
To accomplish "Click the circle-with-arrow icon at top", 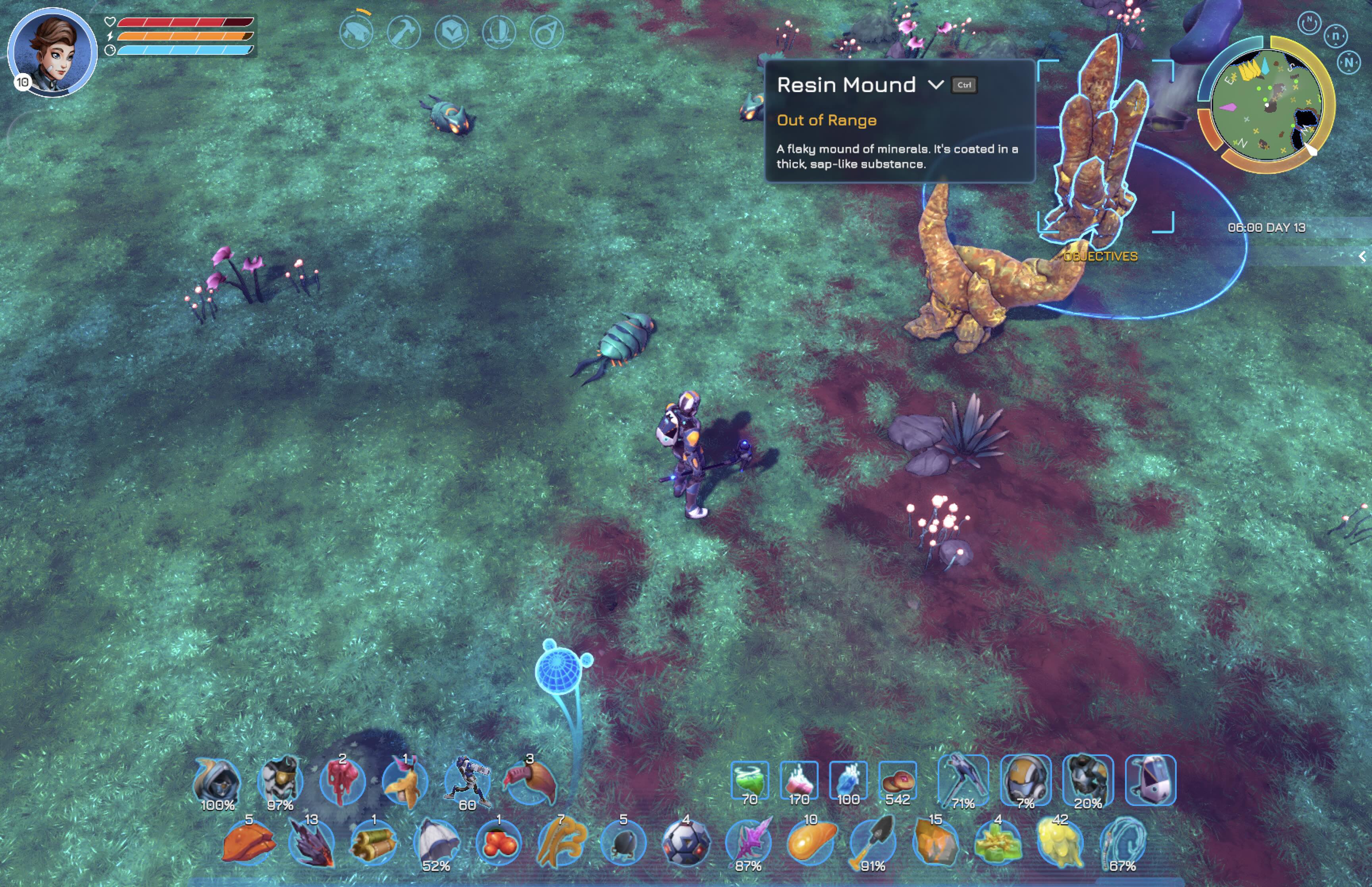I will (546, 32).
